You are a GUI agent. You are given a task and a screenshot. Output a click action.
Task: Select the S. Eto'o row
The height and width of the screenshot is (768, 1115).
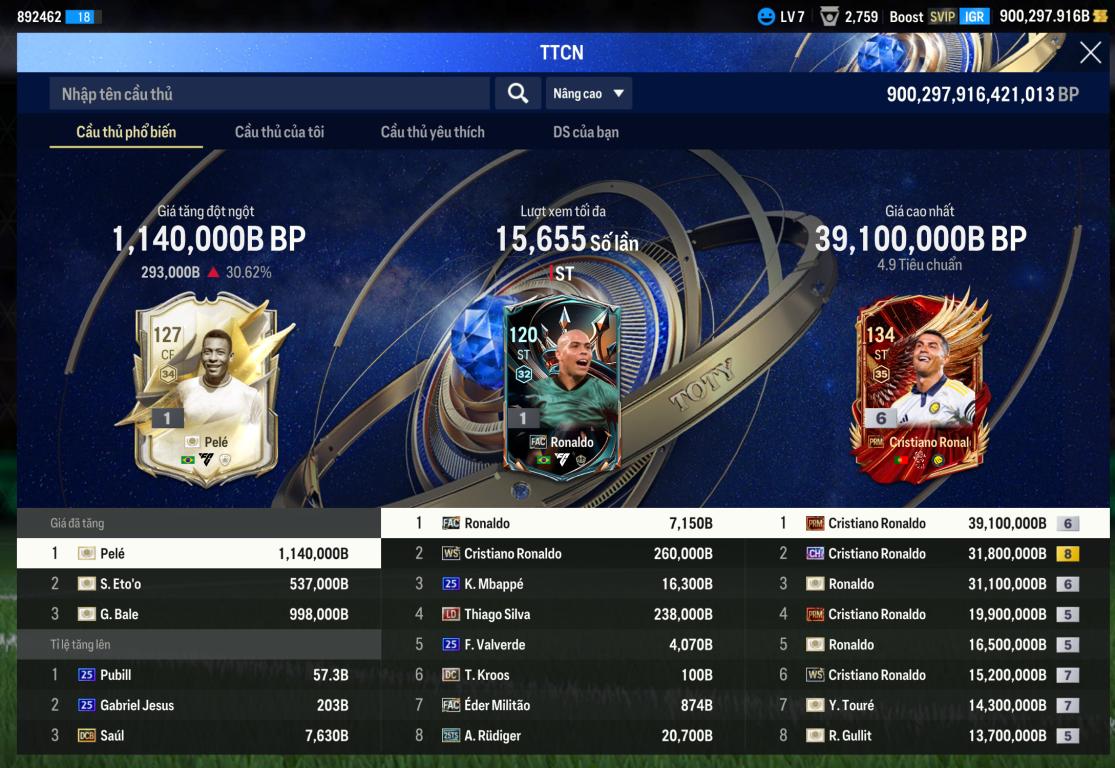(x=199, y=584)
